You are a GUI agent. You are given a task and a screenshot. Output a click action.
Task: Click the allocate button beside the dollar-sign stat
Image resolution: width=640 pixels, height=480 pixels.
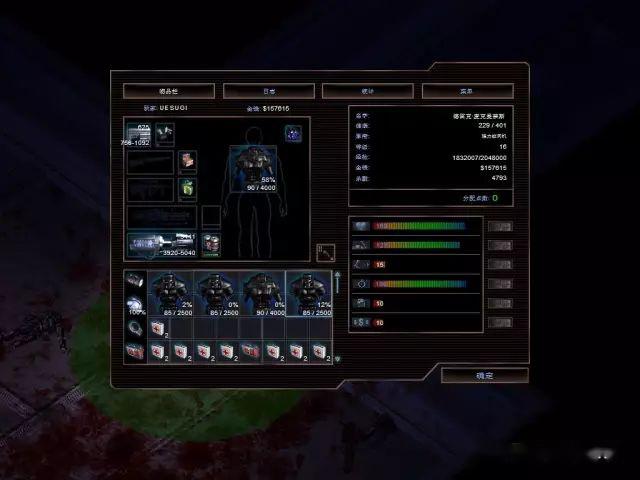[500, 322]
